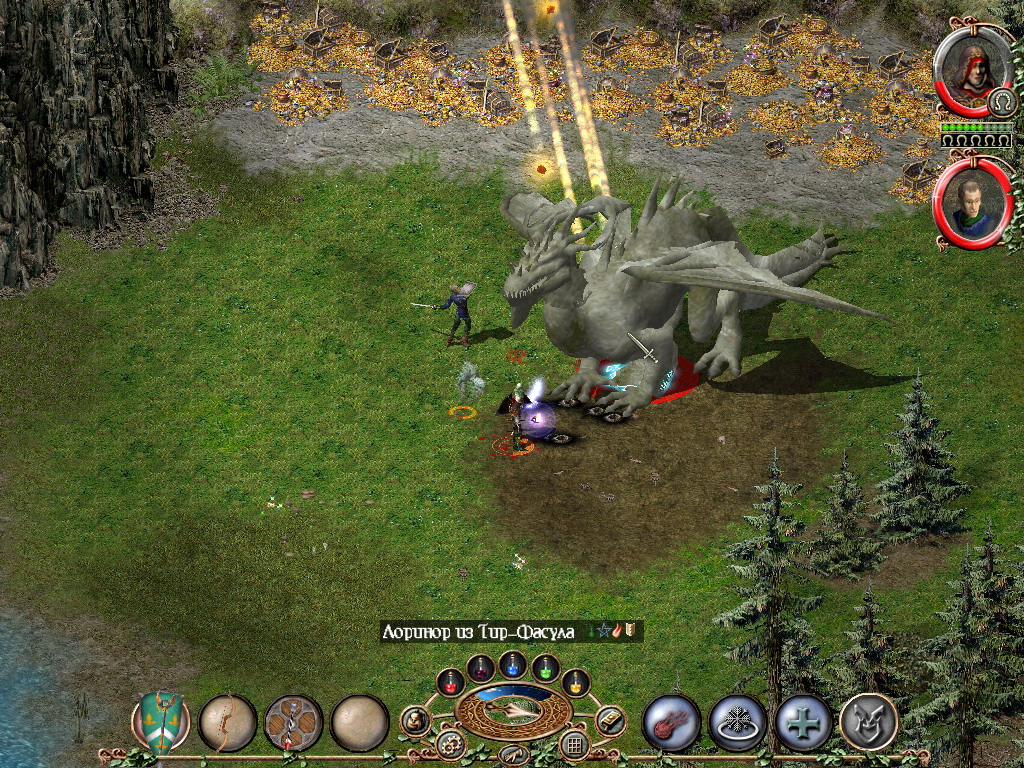The width and height of the screenshot is (1024, 768).
Task: Activate the meteor fireball spell
Action: (671, 722)
